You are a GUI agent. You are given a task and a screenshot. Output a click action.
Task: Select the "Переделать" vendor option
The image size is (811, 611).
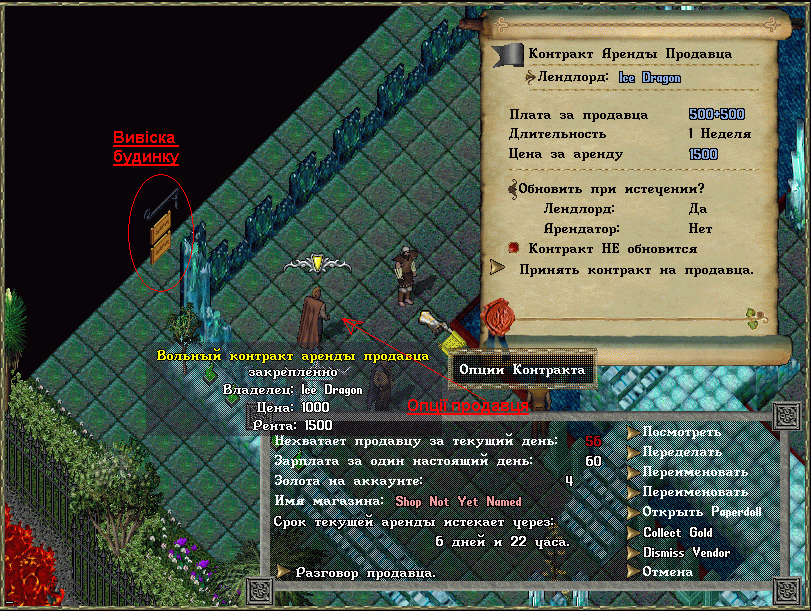633,452
